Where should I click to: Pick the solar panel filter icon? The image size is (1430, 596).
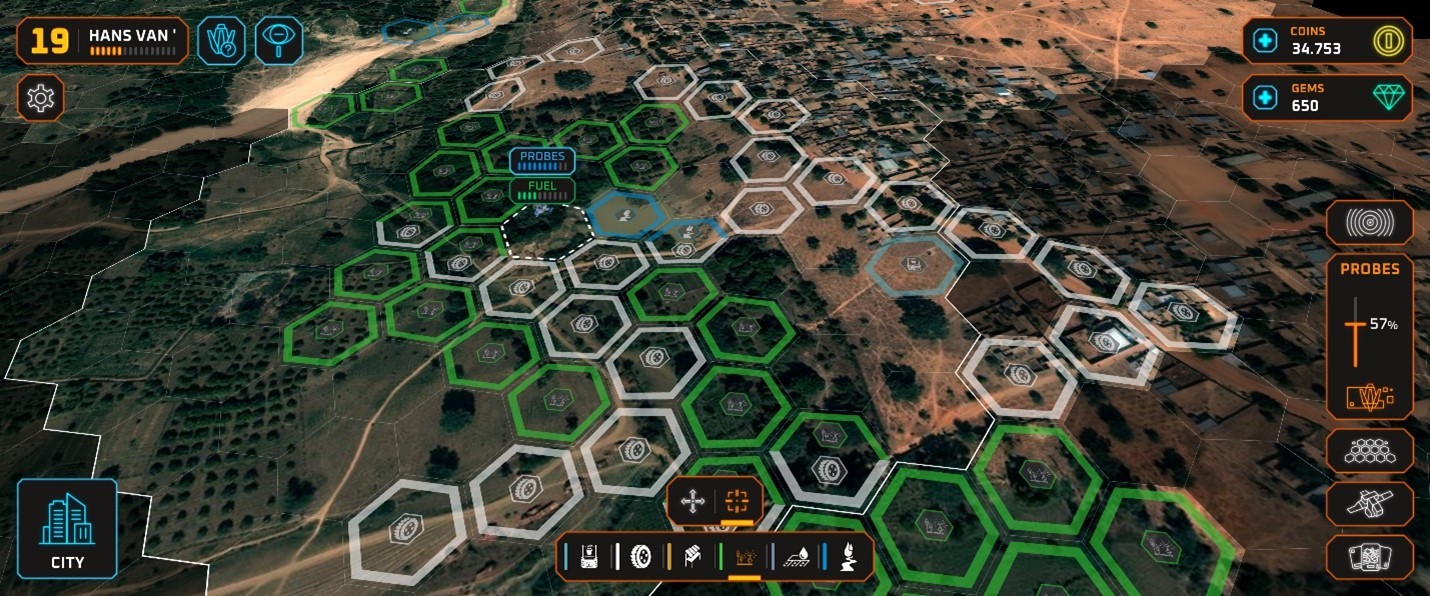click(x=692, y=557)
